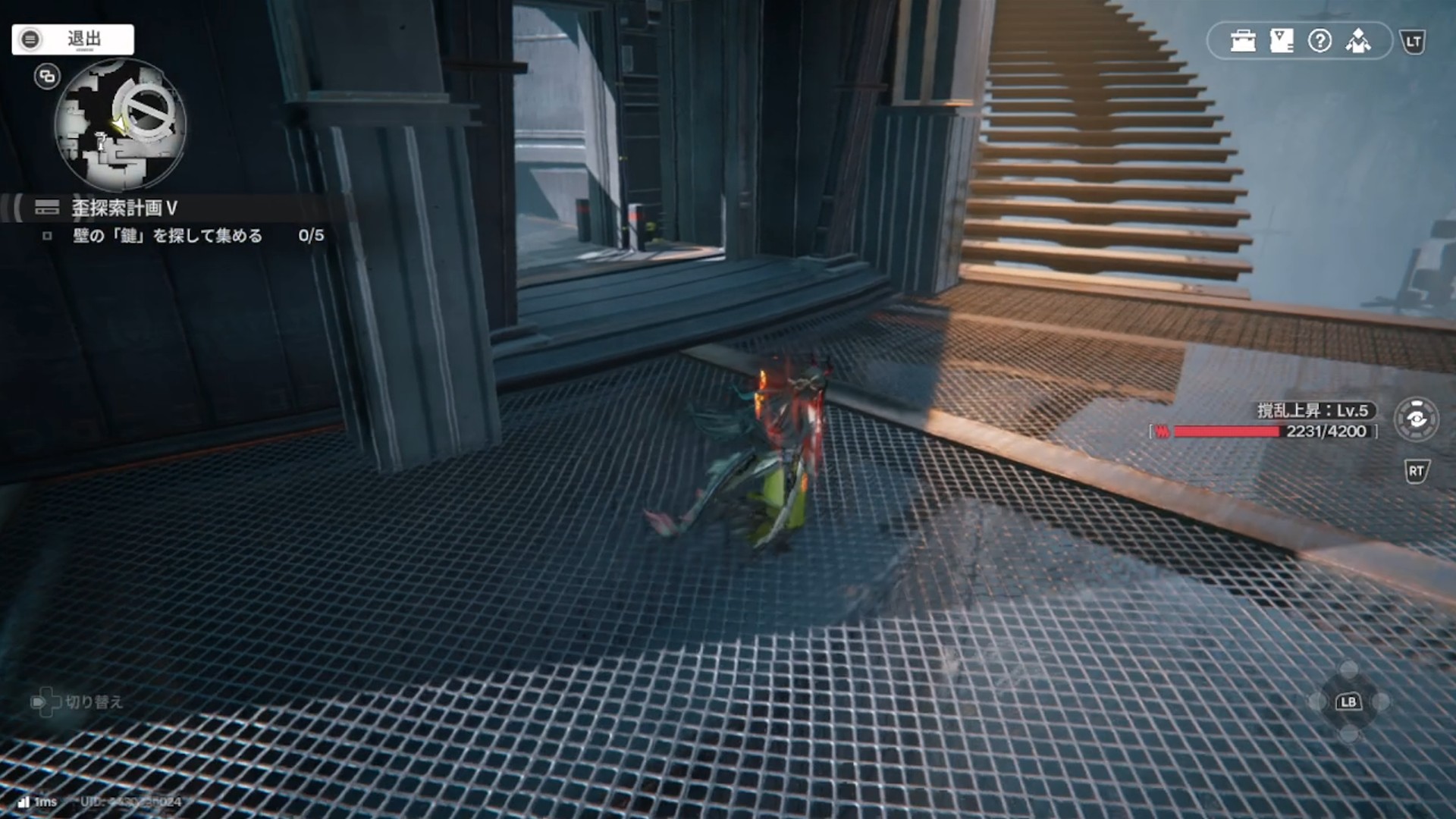
Task: Click the 退出 exit button
Action: point(73,39)
